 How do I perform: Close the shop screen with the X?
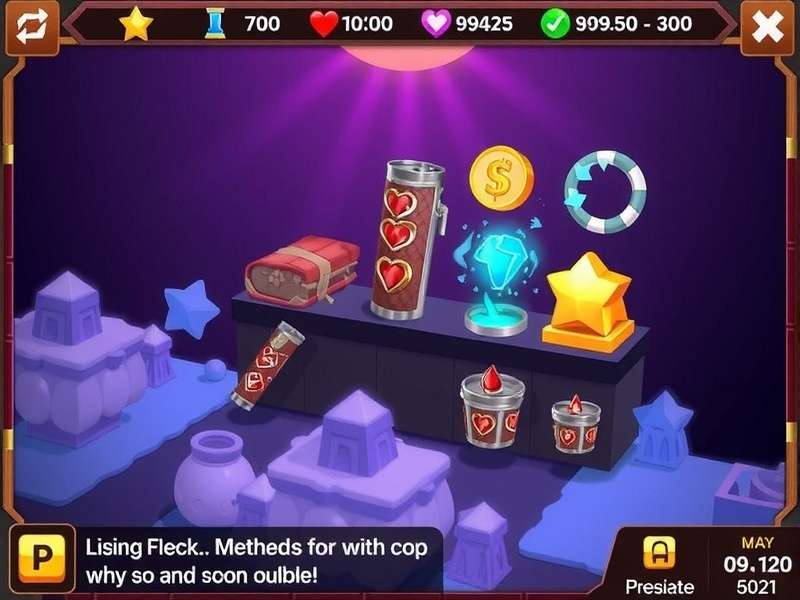(767, 27)
